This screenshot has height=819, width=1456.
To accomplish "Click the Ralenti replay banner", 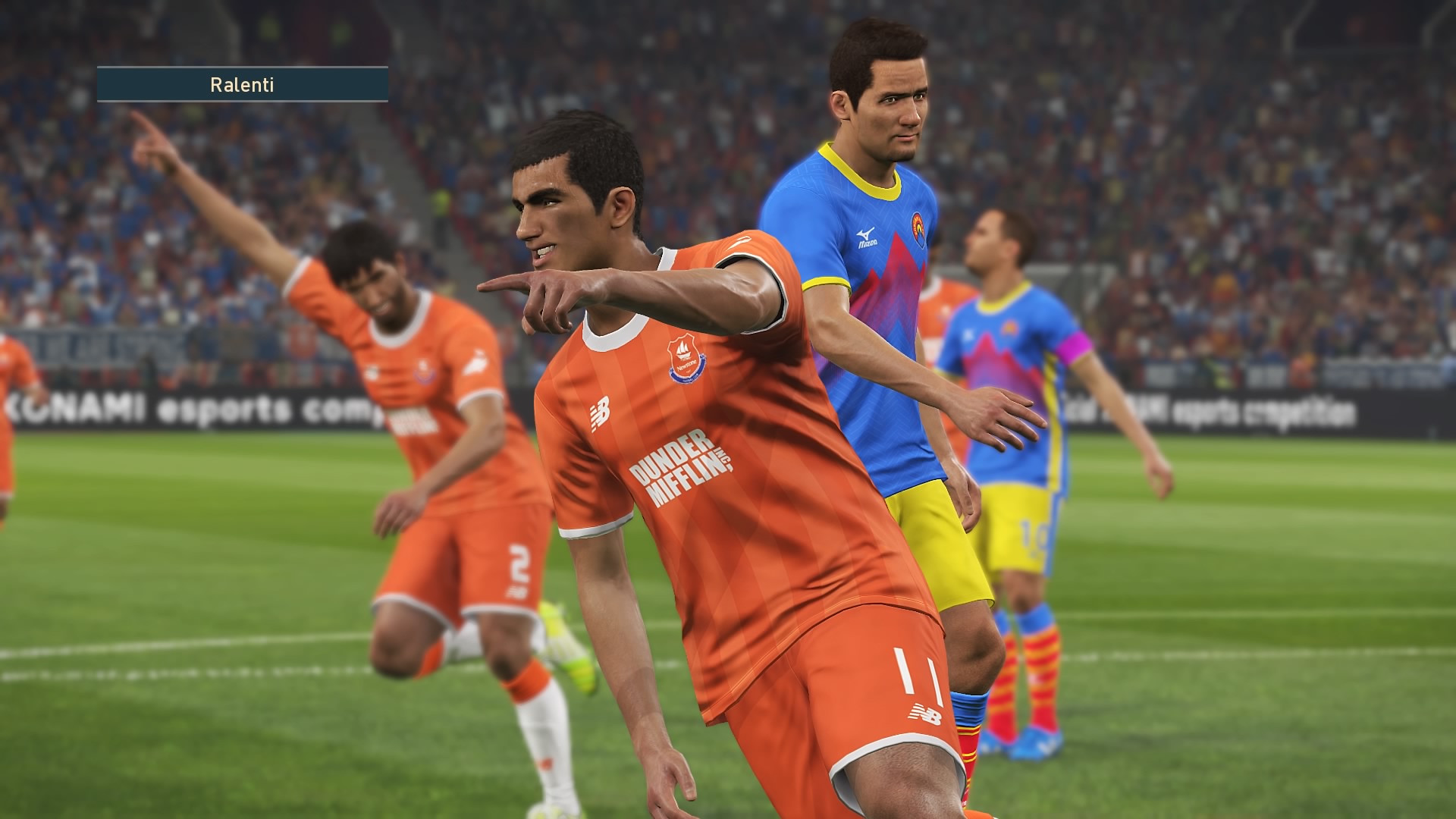I will click(x=242, y=84).
